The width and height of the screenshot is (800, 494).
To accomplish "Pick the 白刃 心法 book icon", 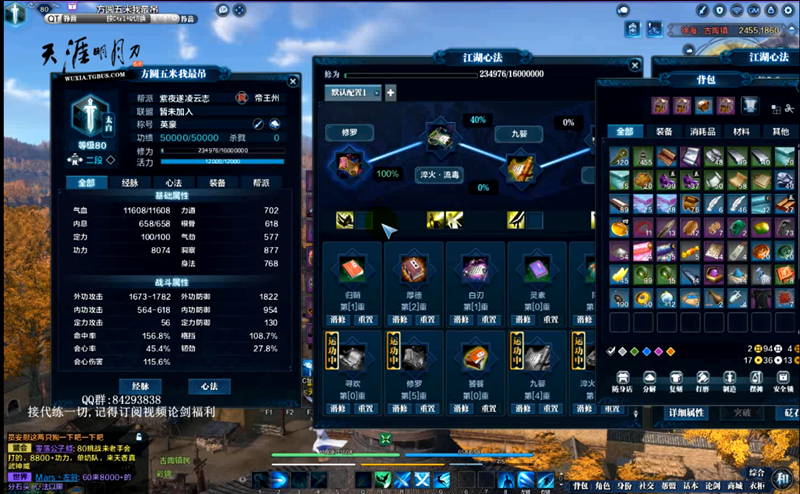I will click(474, 270).
